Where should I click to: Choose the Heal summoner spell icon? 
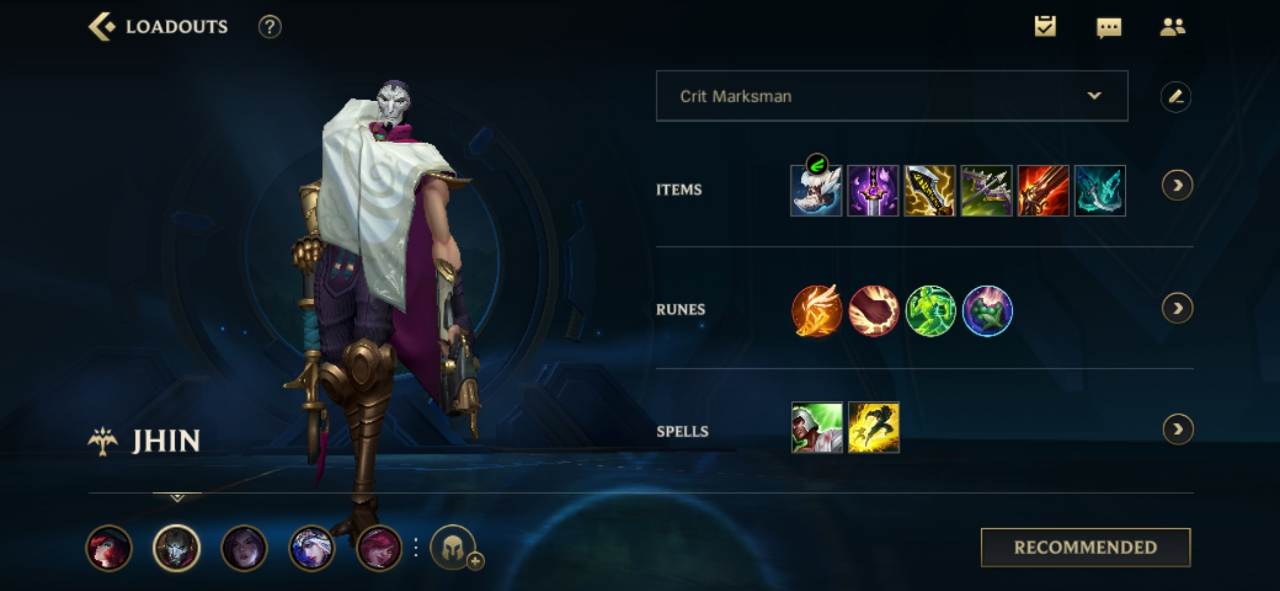[817, 428]
